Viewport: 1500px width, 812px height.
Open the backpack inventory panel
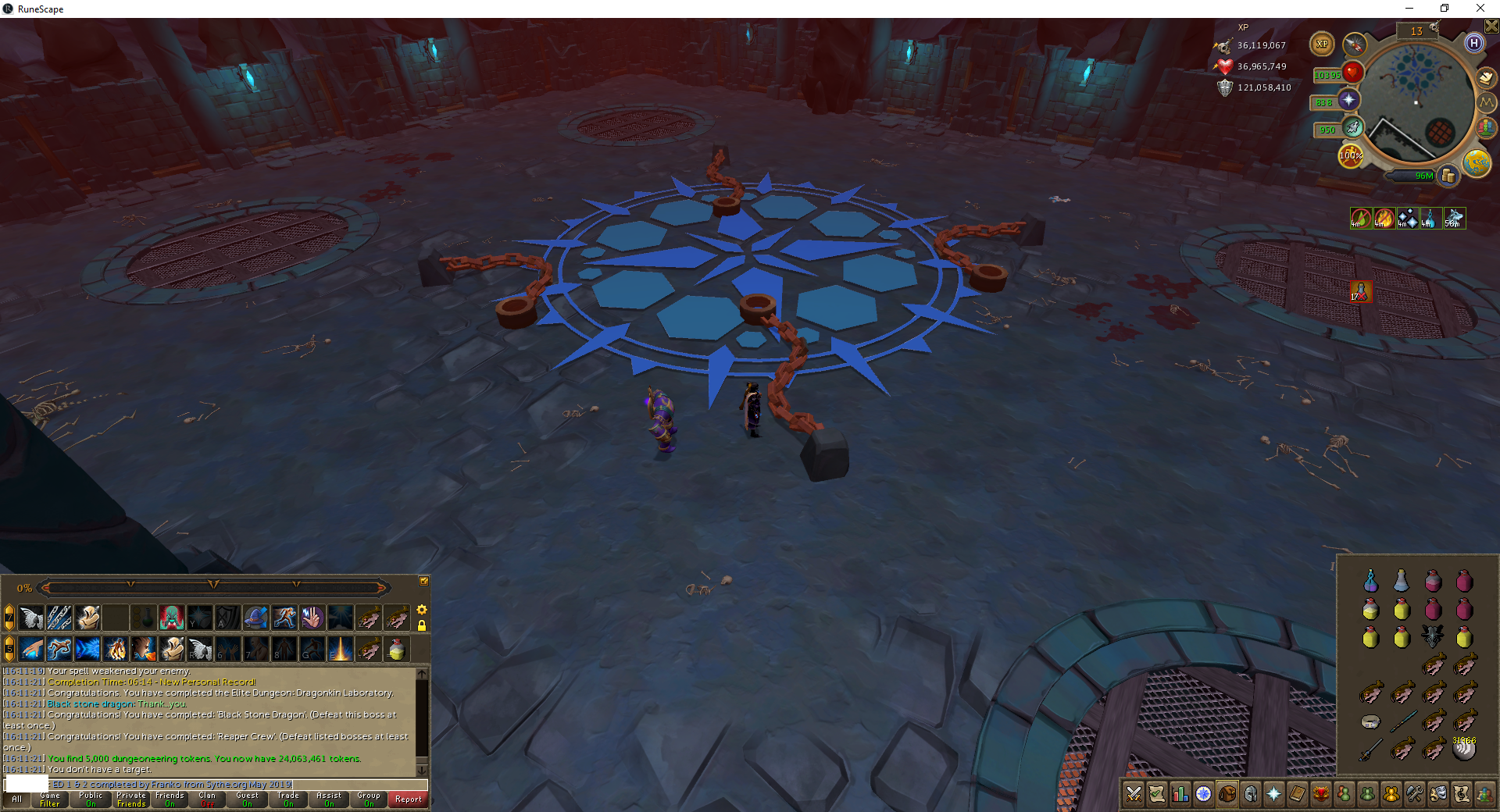coord(1227,795)
